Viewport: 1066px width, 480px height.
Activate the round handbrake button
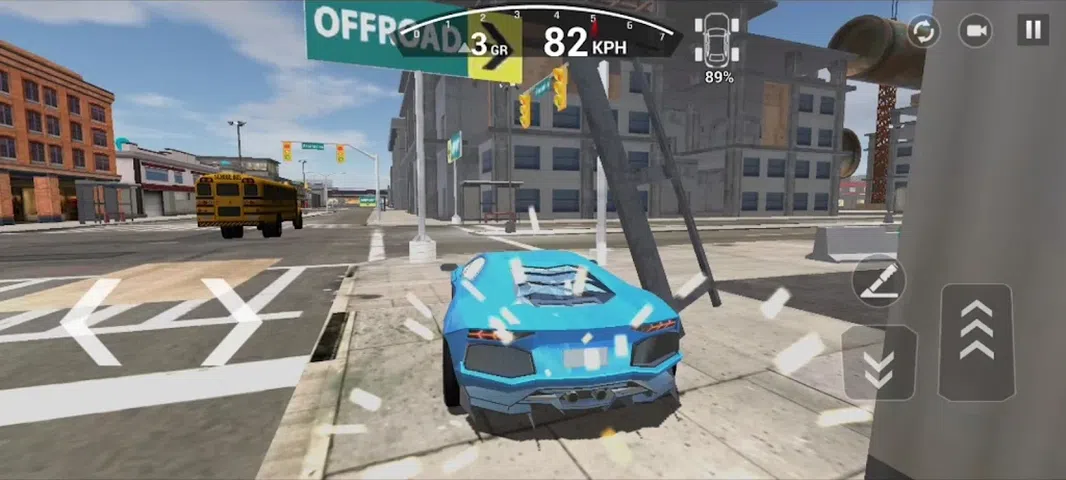tap(879, 280)
